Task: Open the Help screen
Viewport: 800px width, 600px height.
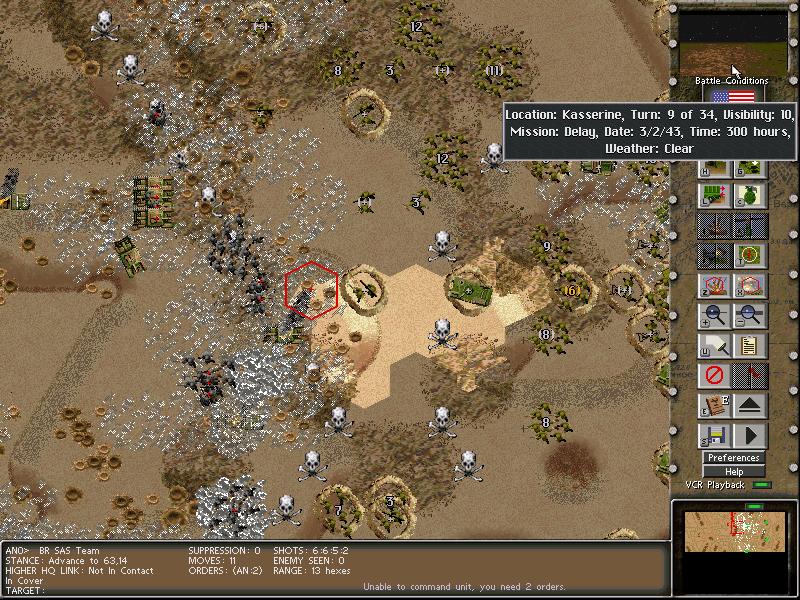Action: (x=734, y=472)
